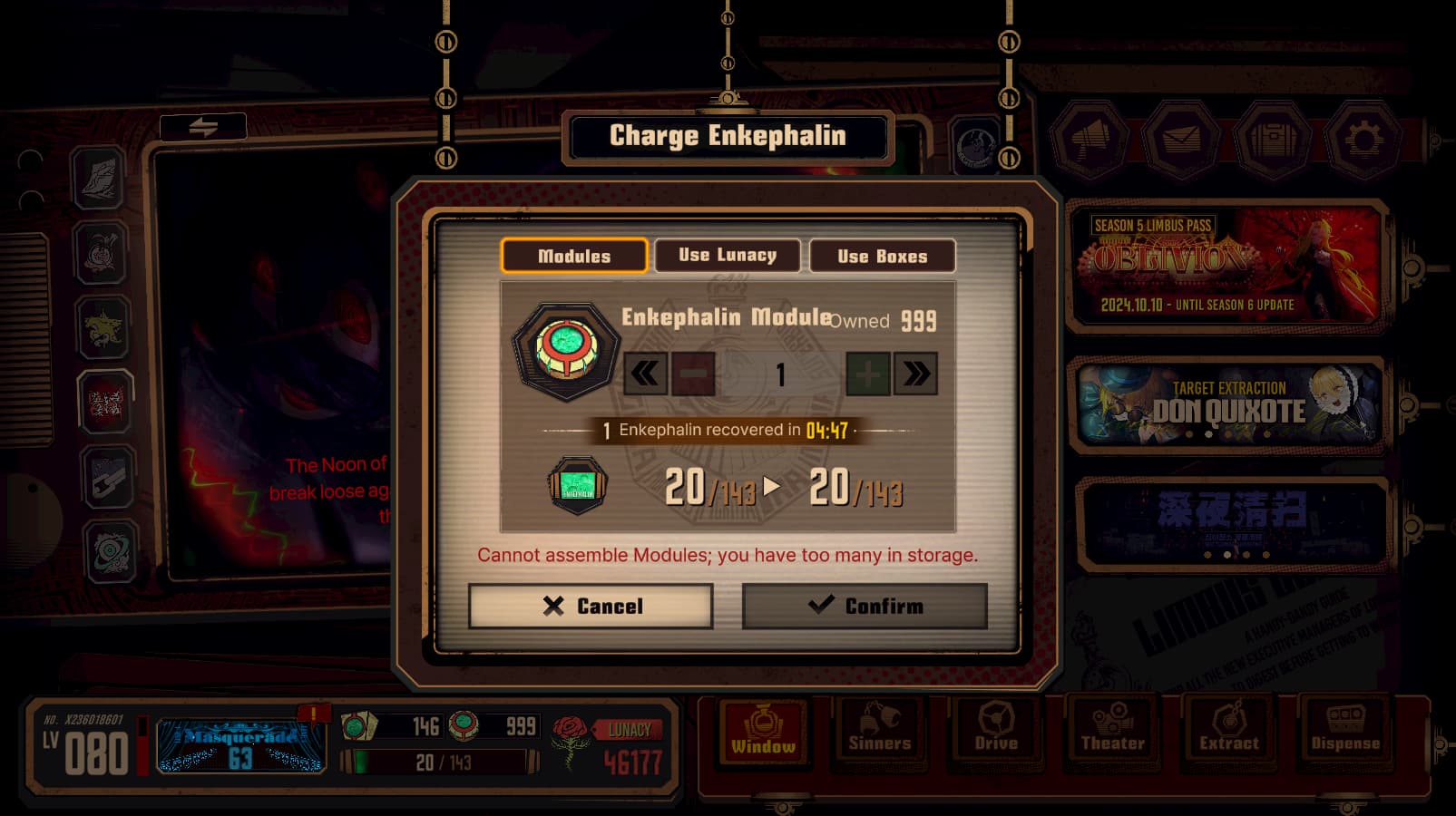Open the mail envelope icon
The height and width of the screenshot is (816, 1456).
[1181, 139]
